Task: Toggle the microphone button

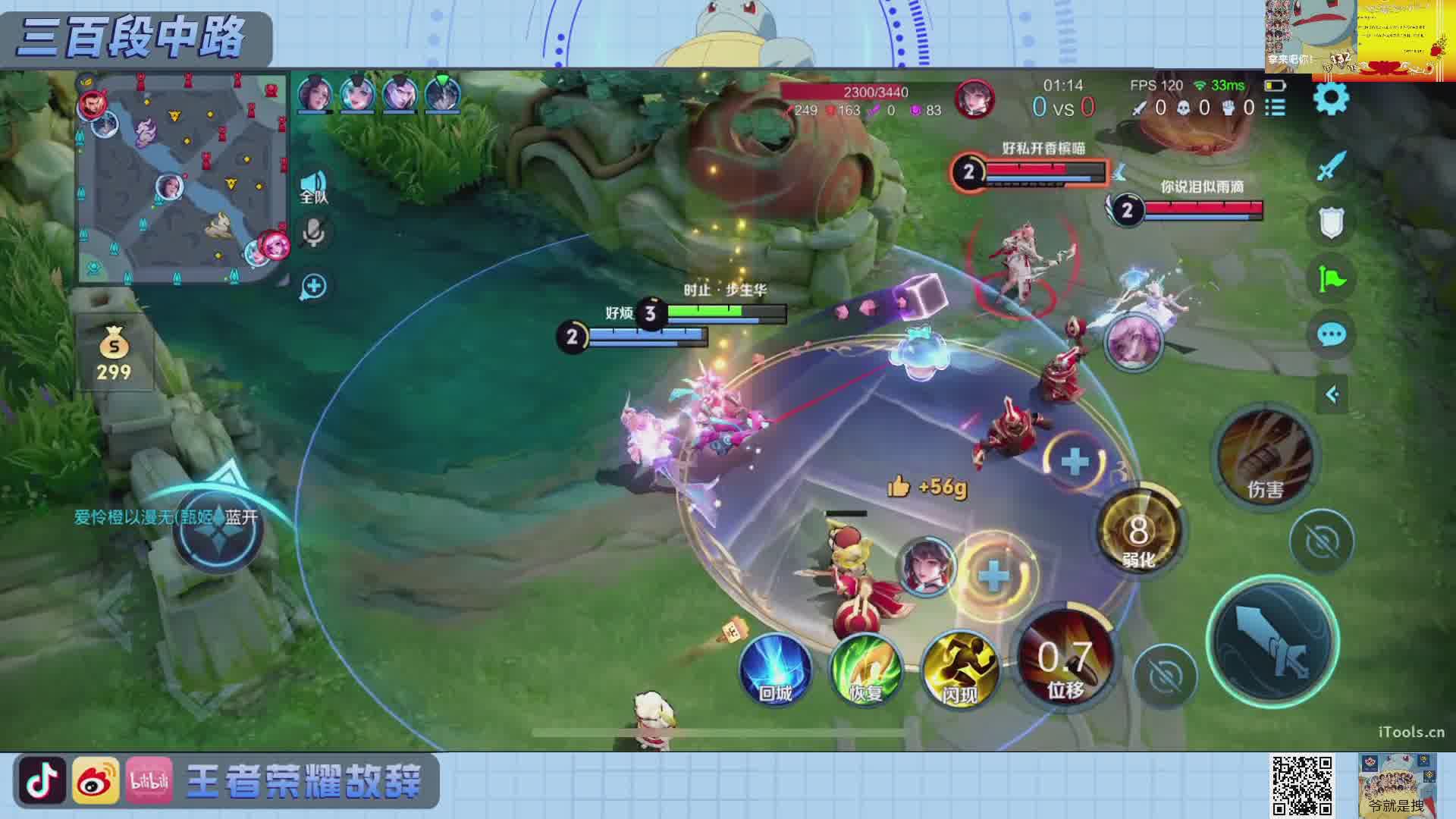Action: [313, 233]
